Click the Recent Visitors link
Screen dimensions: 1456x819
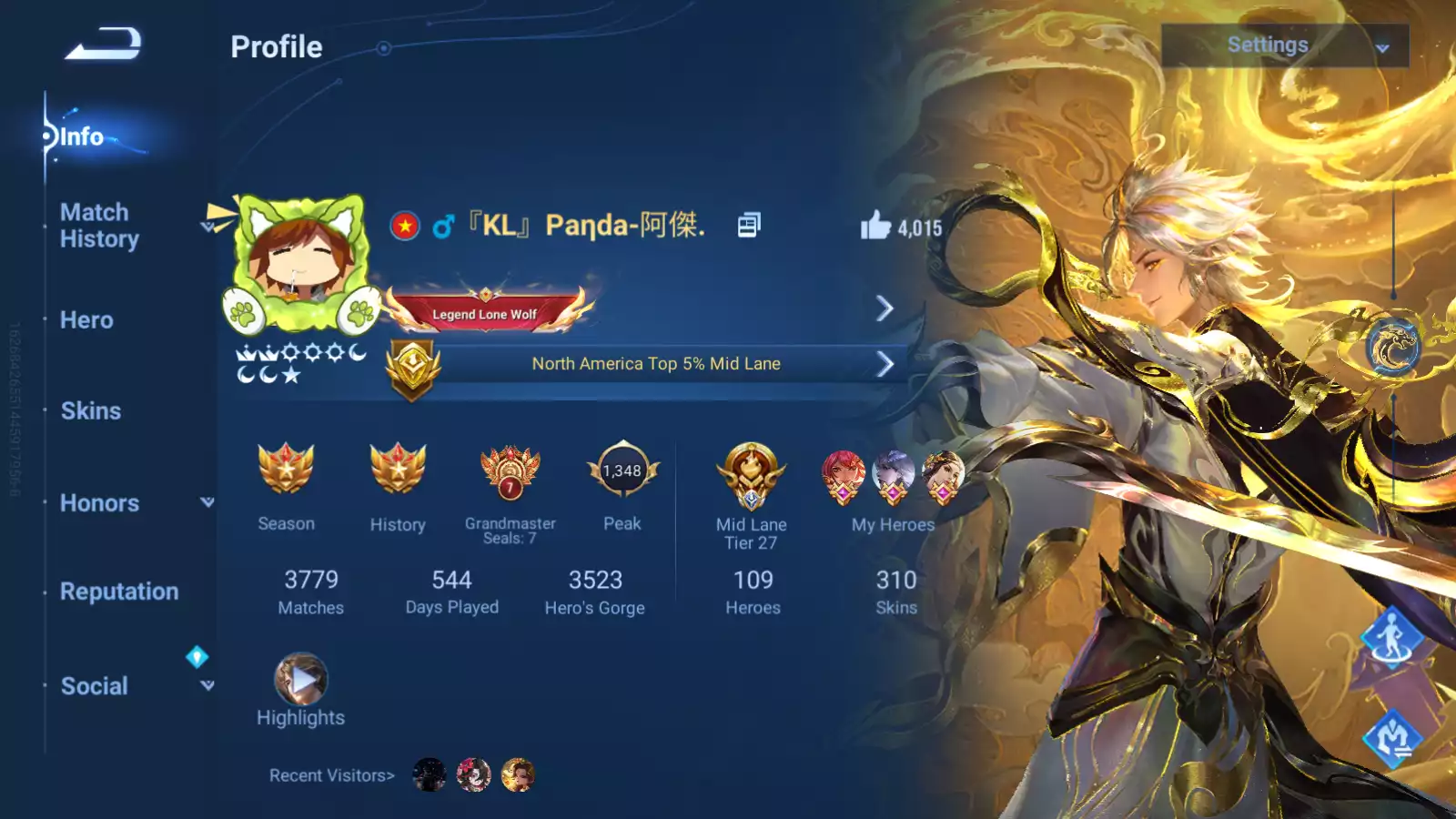click(330, 774)
